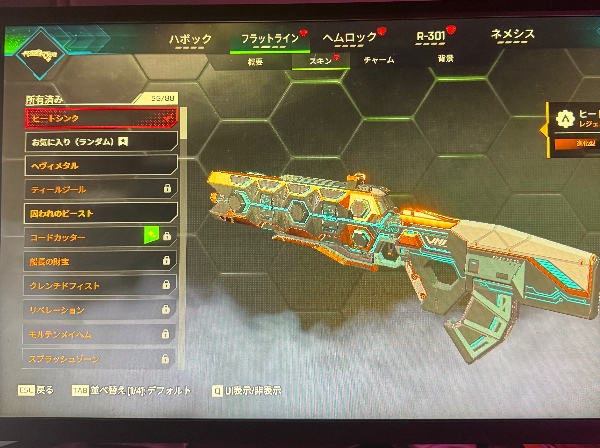Show the 背景 sub-tab
This screenshot has height=448, width=600.
point(444,59)
